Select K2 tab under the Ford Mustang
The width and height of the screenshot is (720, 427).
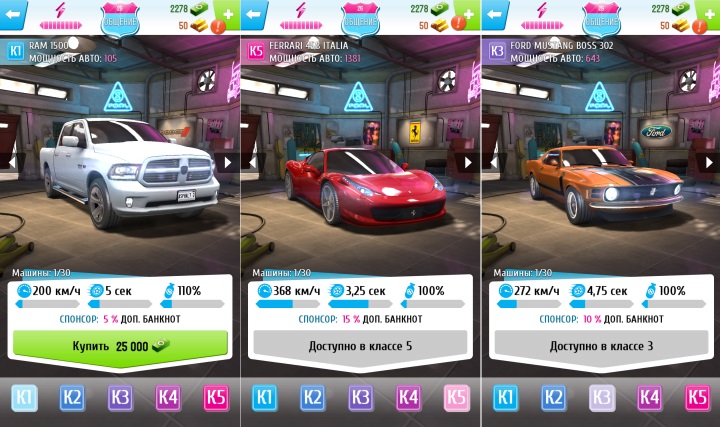tap(552, 399)
